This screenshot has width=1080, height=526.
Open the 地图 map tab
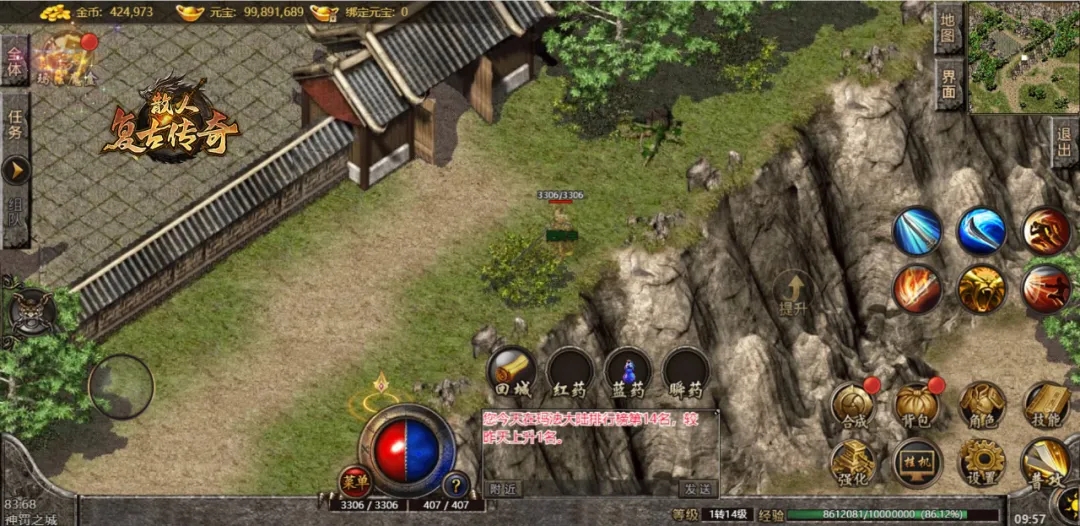coord(948,29)
